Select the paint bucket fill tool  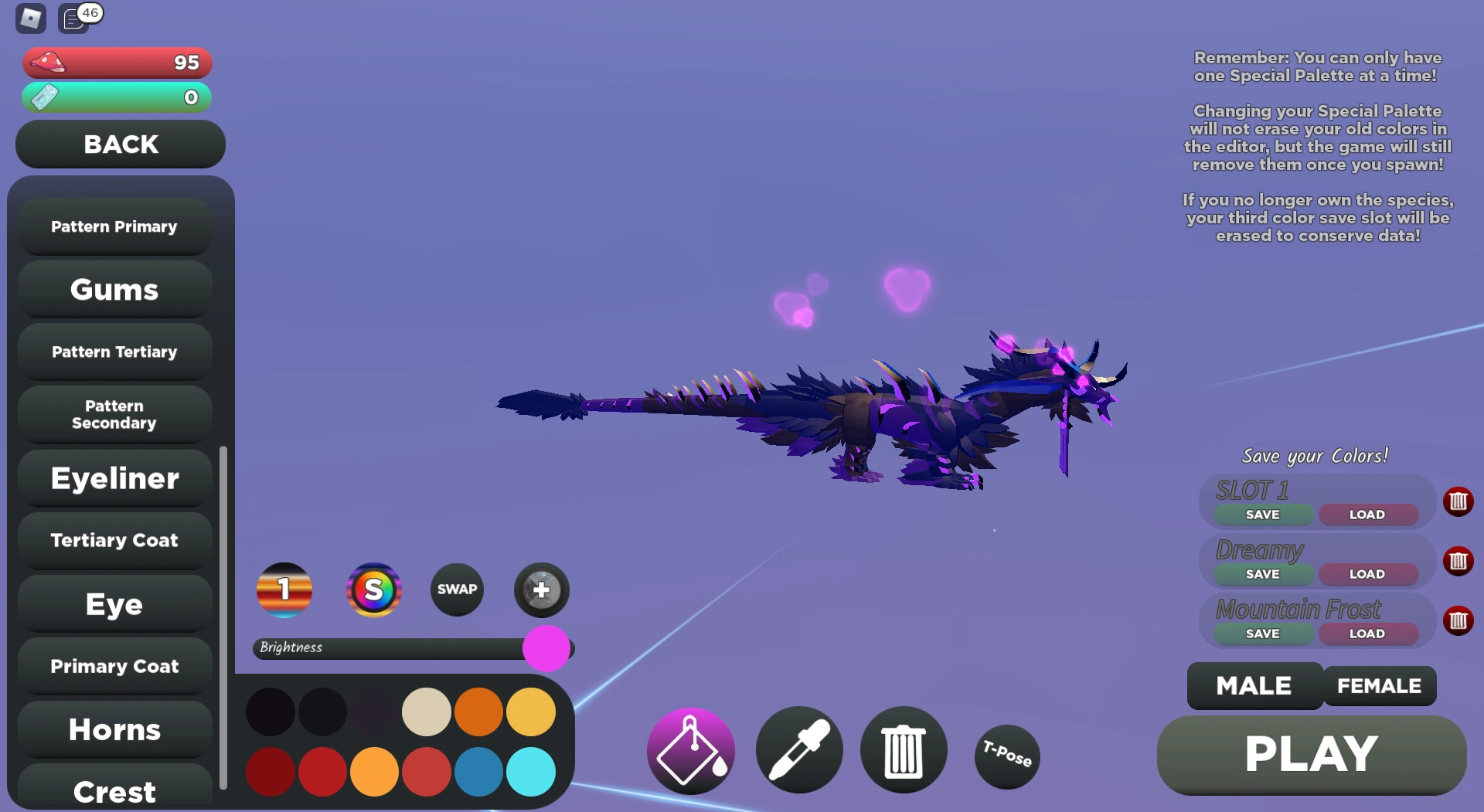[x=690, y=749]
